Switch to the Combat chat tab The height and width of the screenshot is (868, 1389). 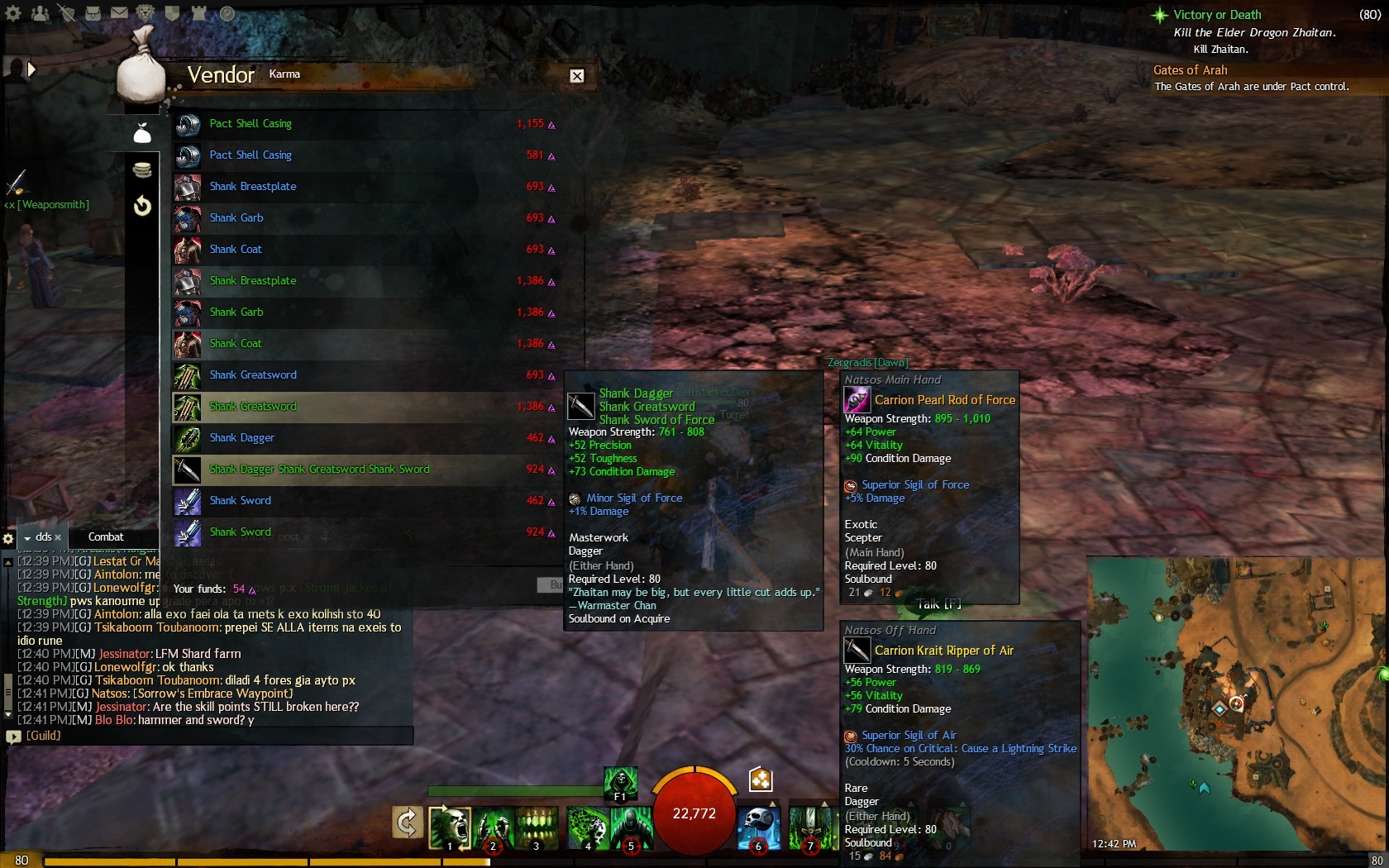coord(106,537)
